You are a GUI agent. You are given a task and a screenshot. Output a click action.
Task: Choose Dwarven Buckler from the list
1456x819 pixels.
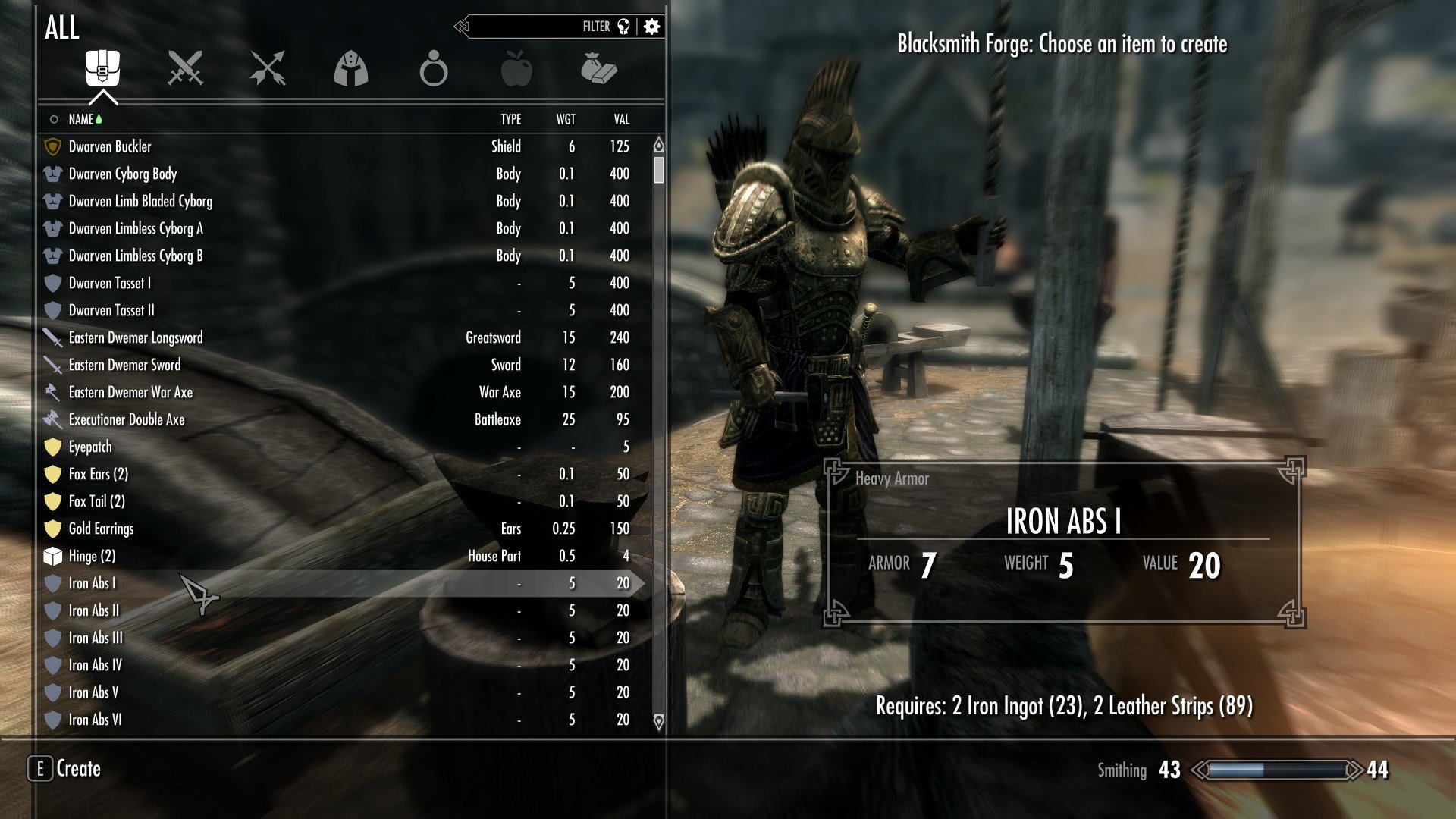coord(110,146)
